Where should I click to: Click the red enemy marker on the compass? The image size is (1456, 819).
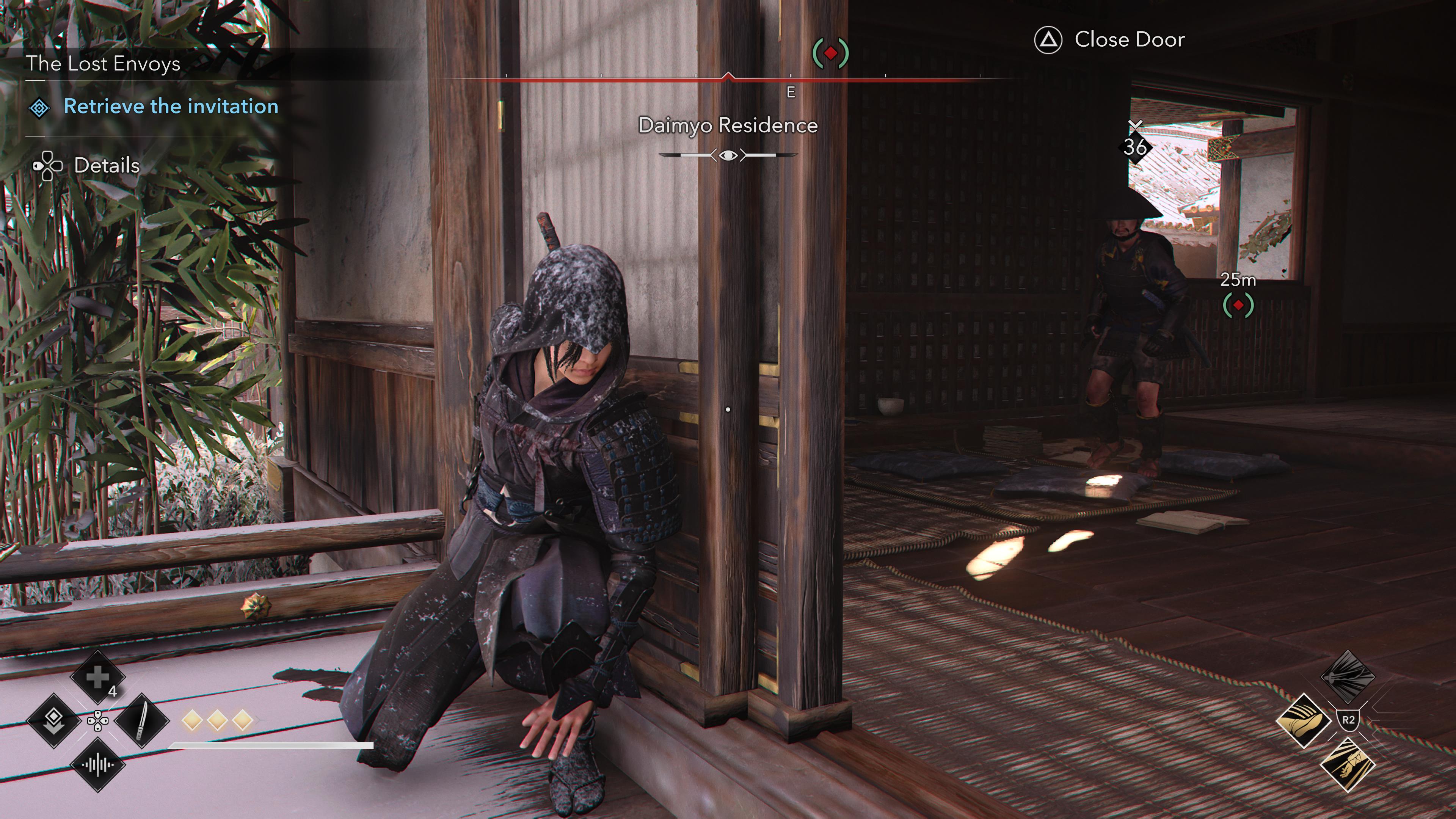pos(830,53)
